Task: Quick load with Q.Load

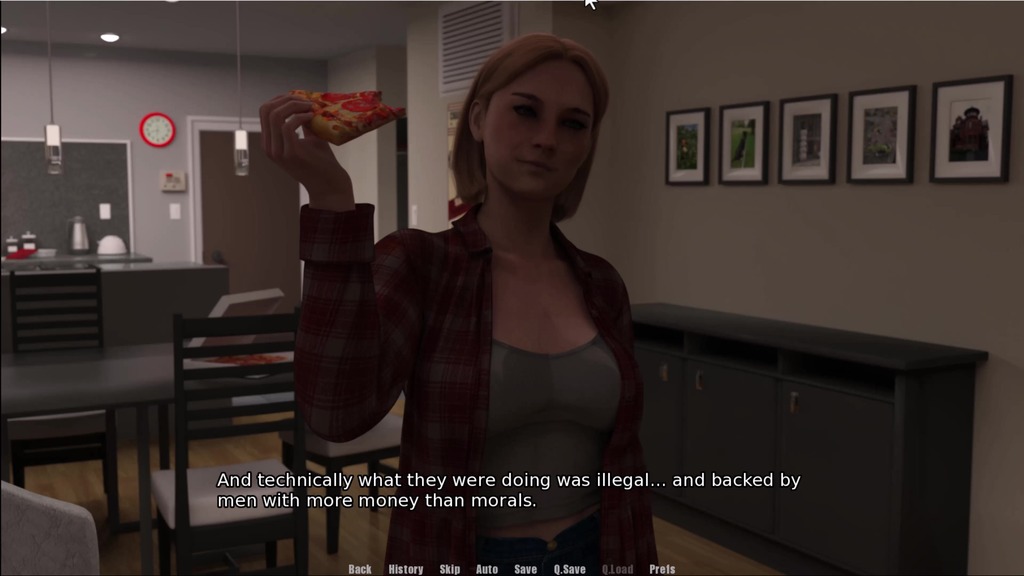Action: [x=617, y=569]
